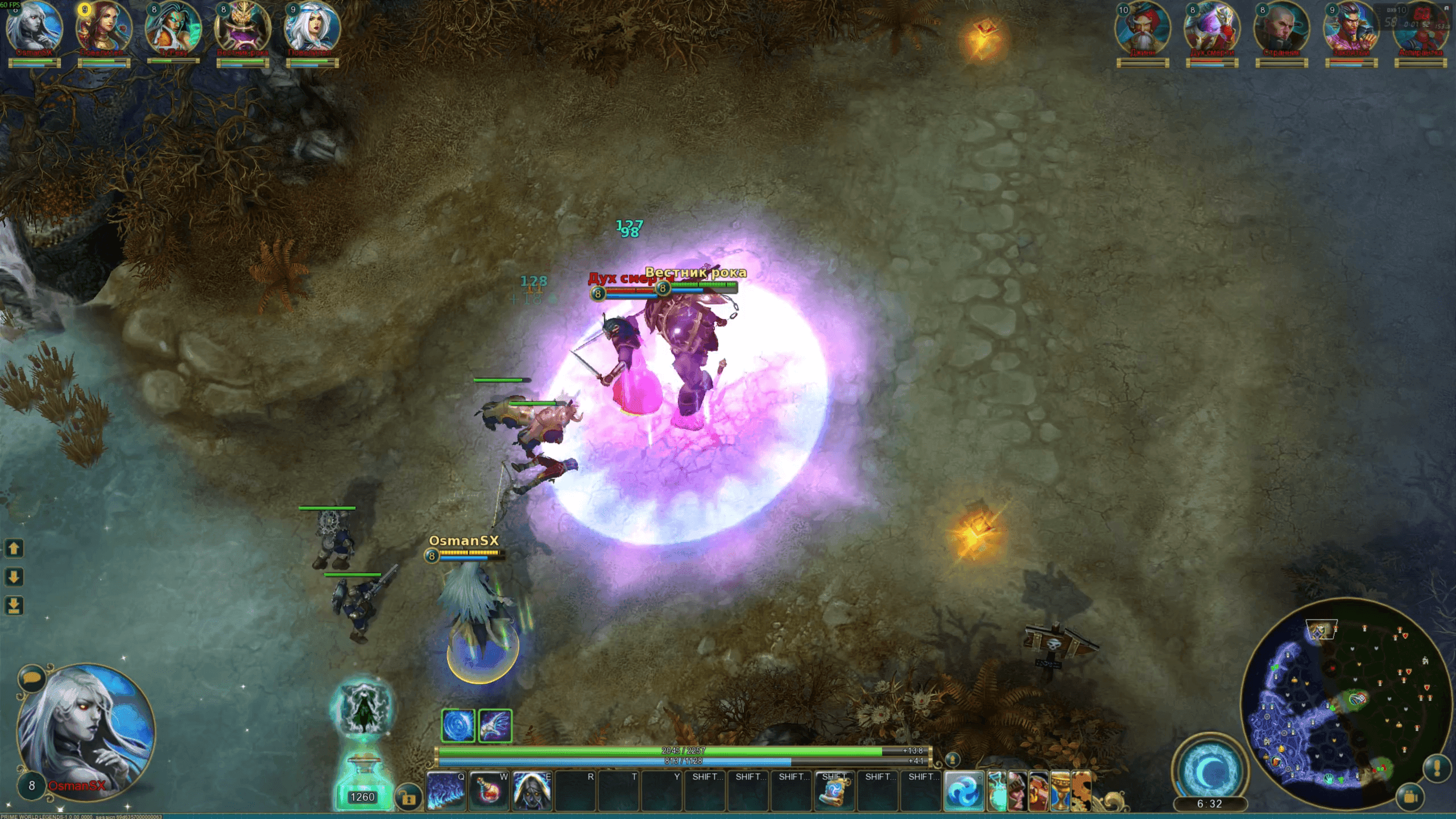
Task: Use the scroll item in the hotbar
Action: (x=834, y=792)
